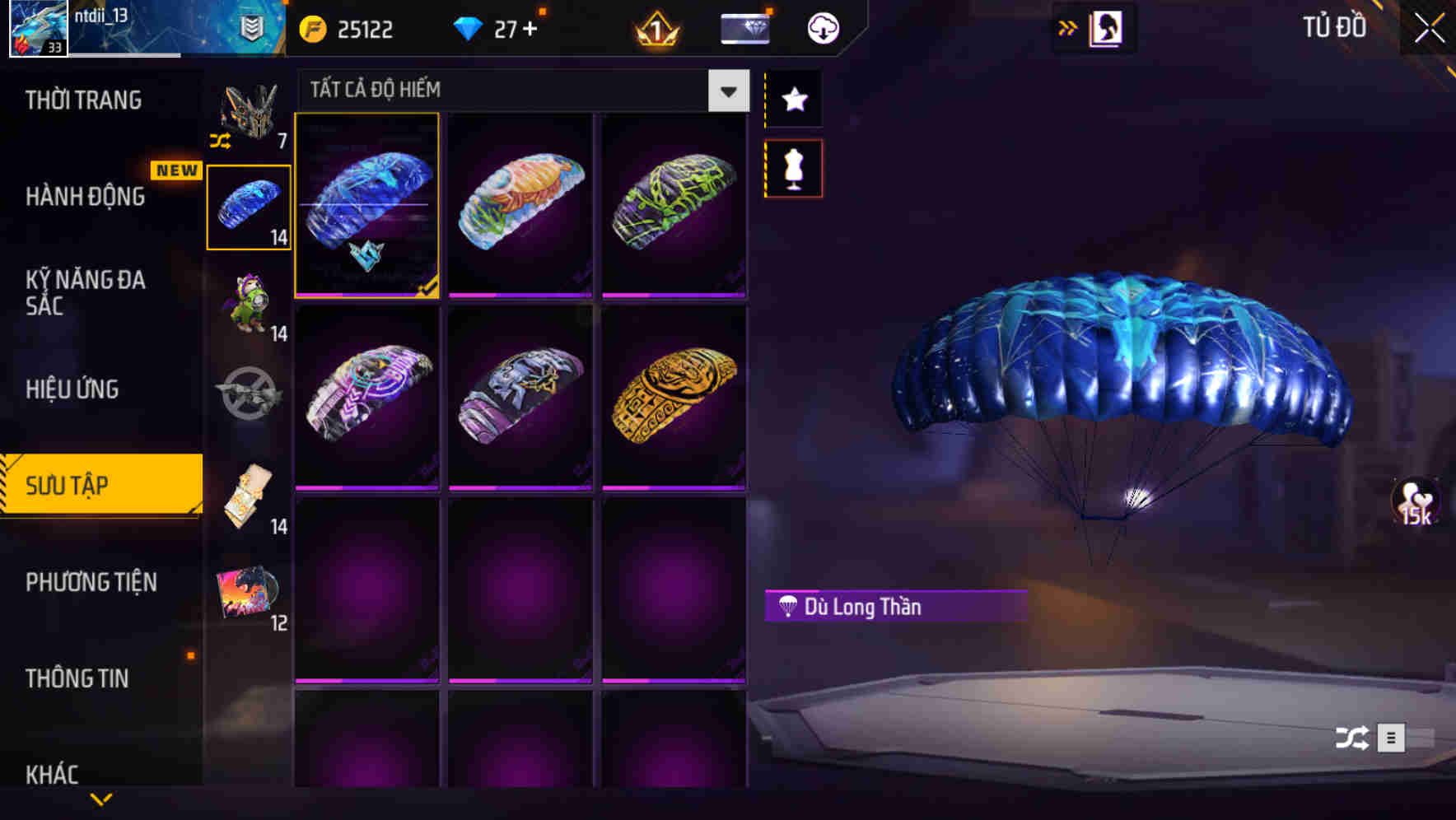Open the PHƯƠNG TIỆN category
This screenshot has height=820, width=1456.
click(91, 582)
